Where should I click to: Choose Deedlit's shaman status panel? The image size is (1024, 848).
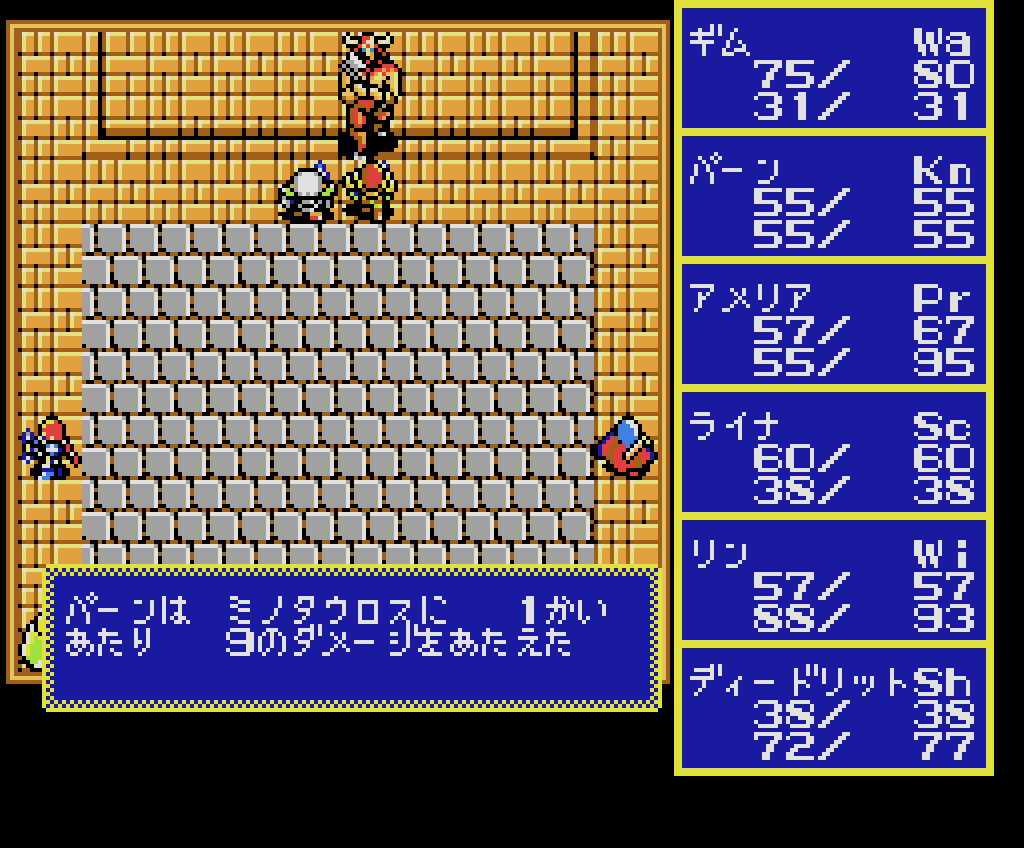coord(833,712)
